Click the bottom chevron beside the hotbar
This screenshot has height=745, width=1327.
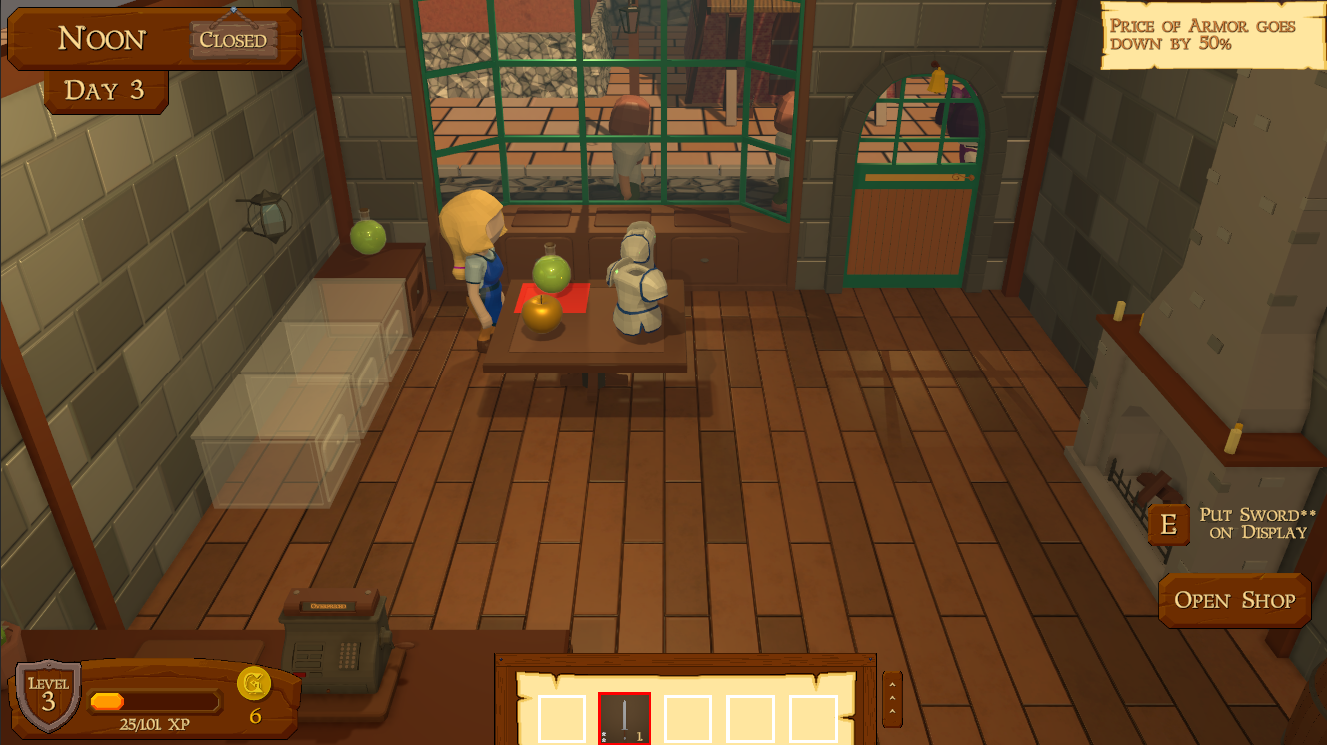(891, 712)
